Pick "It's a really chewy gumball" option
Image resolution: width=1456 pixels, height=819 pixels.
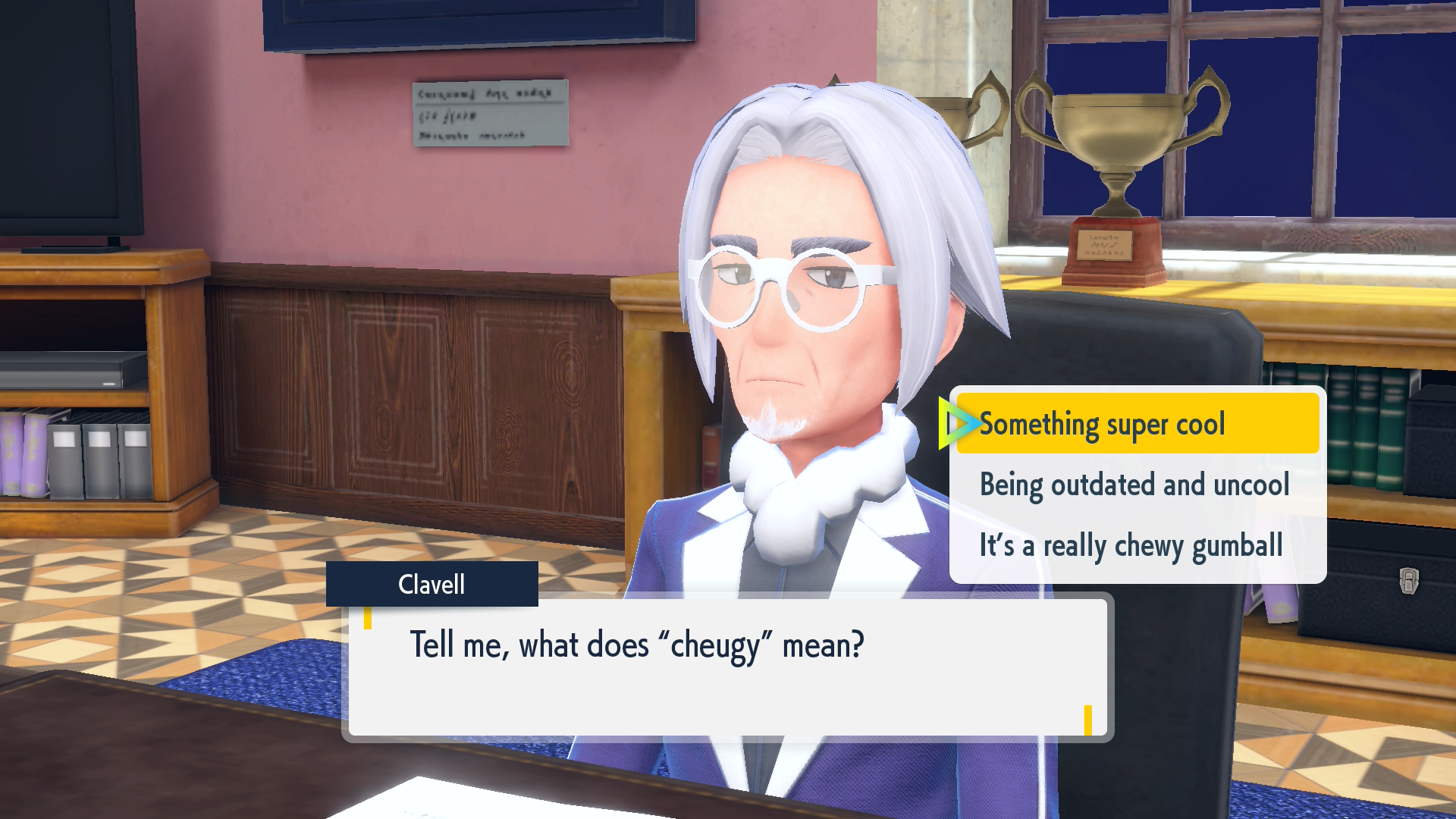point(1131,546)
